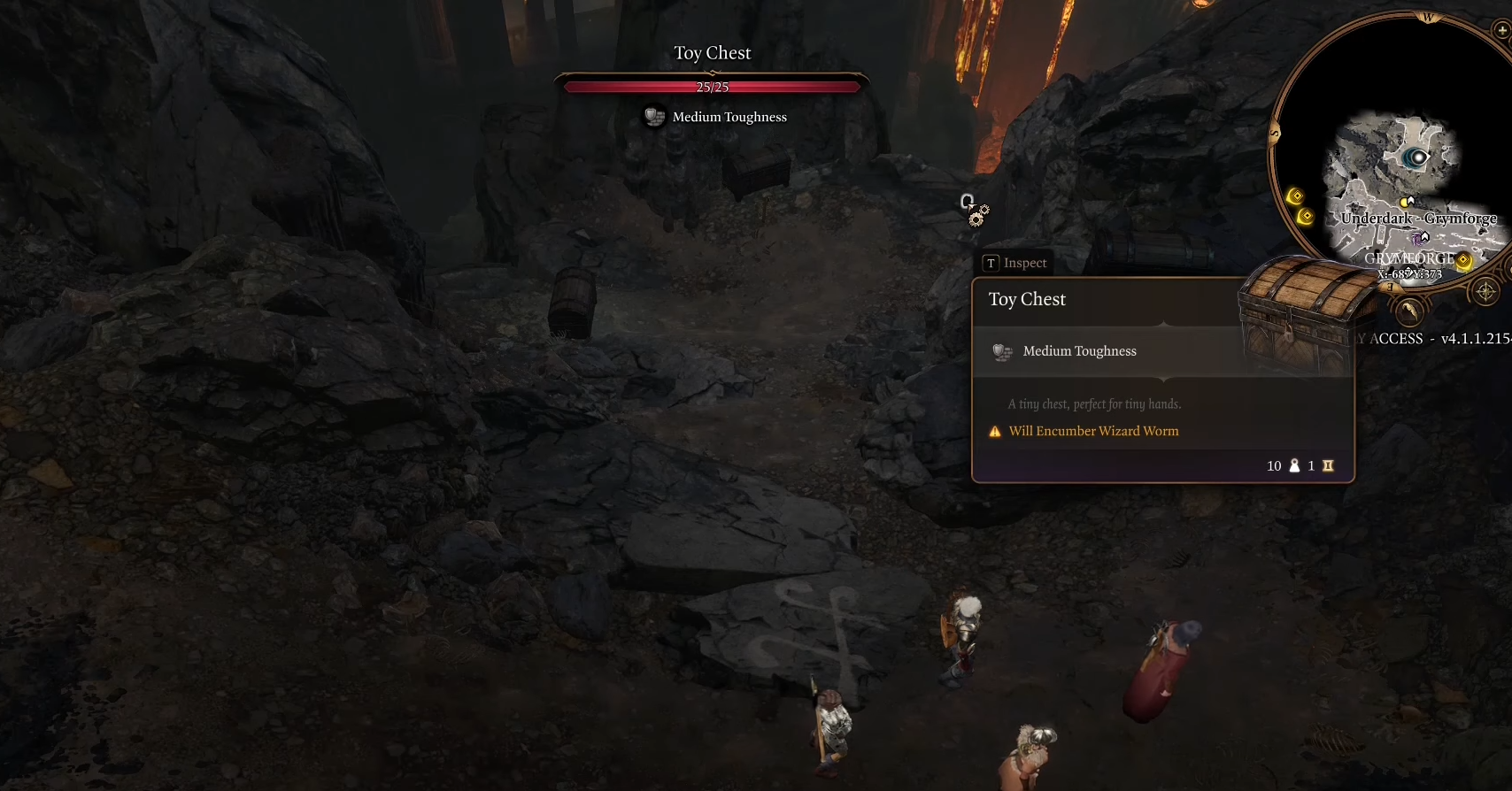Click a yellow loot marker on the minimap
This screenshot has width=1512, height=791.
coord(1296,196)
